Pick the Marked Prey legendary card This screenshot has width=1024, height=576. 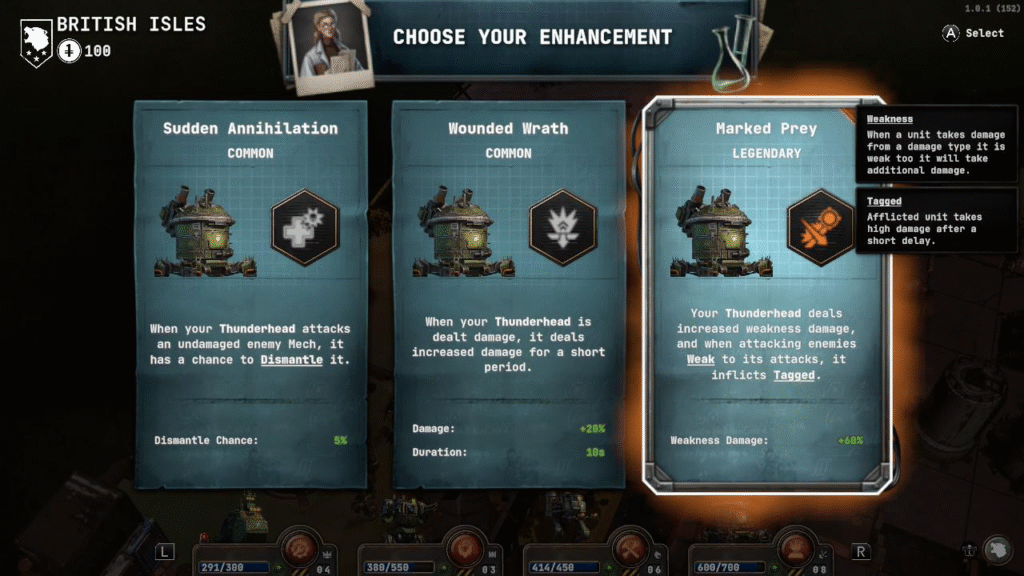(x=765, y=295)
